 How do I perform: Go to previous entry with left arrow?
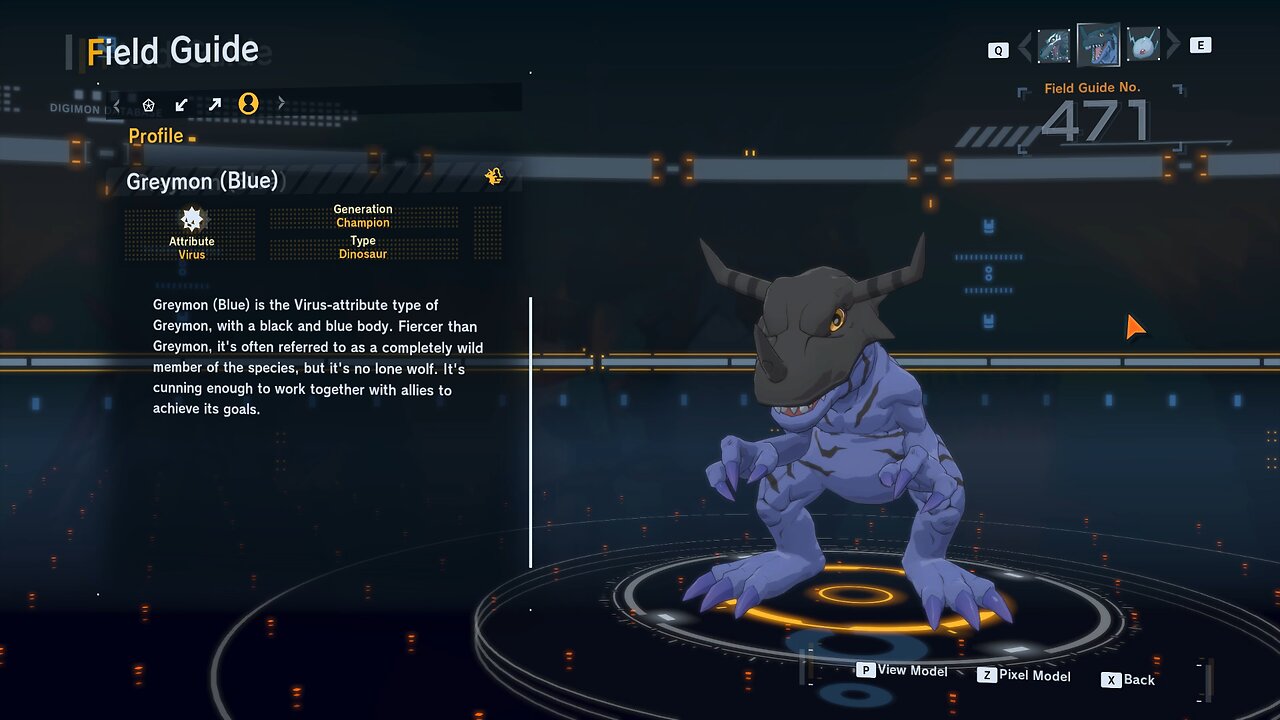pyautogui.click(x=1024, y=46)
